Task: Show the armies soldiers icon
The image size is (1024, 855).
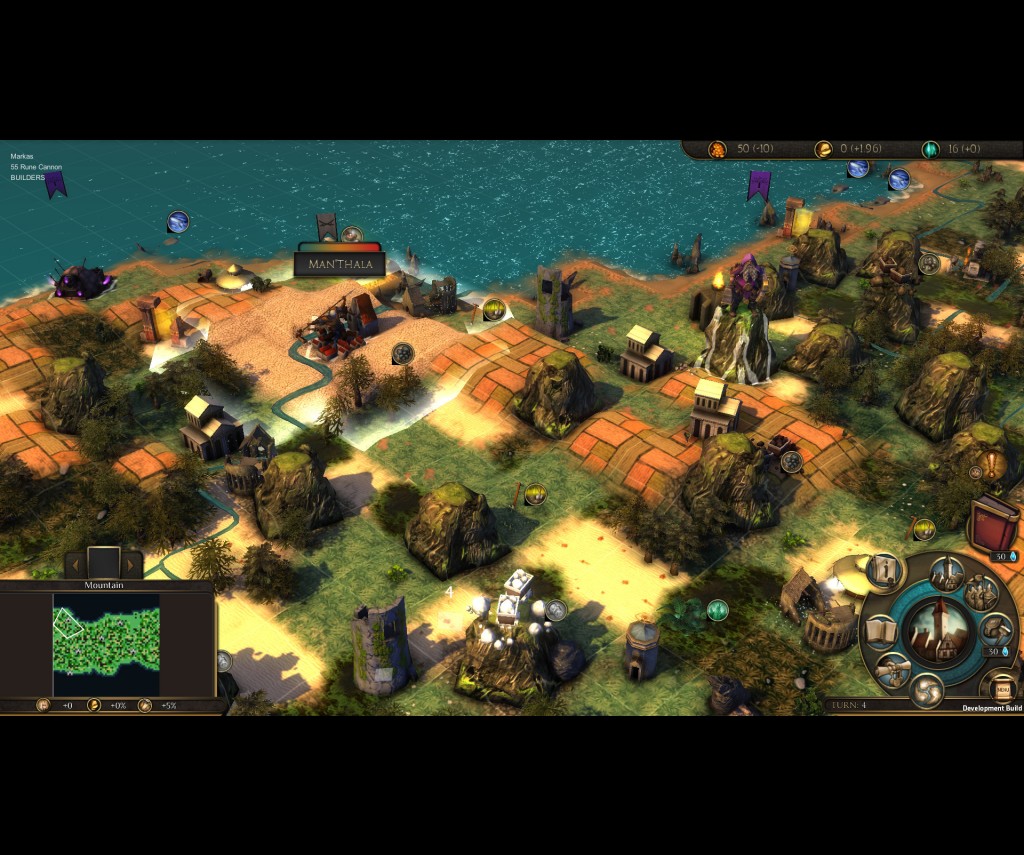Action: pyautogui.click(x=981, y=592)
